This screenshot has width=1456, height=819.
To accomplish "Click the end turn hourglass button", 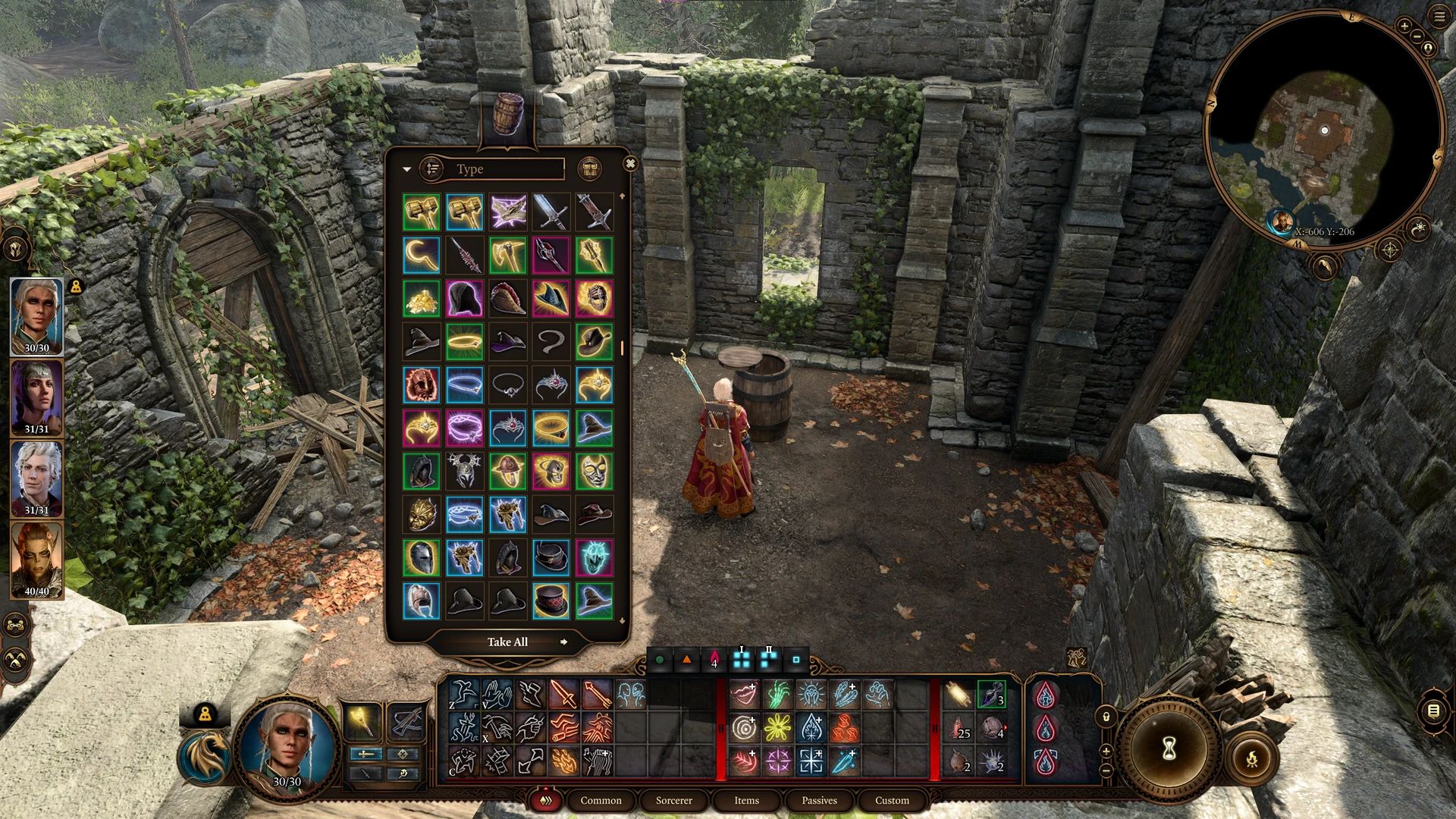I will 1169,748.
